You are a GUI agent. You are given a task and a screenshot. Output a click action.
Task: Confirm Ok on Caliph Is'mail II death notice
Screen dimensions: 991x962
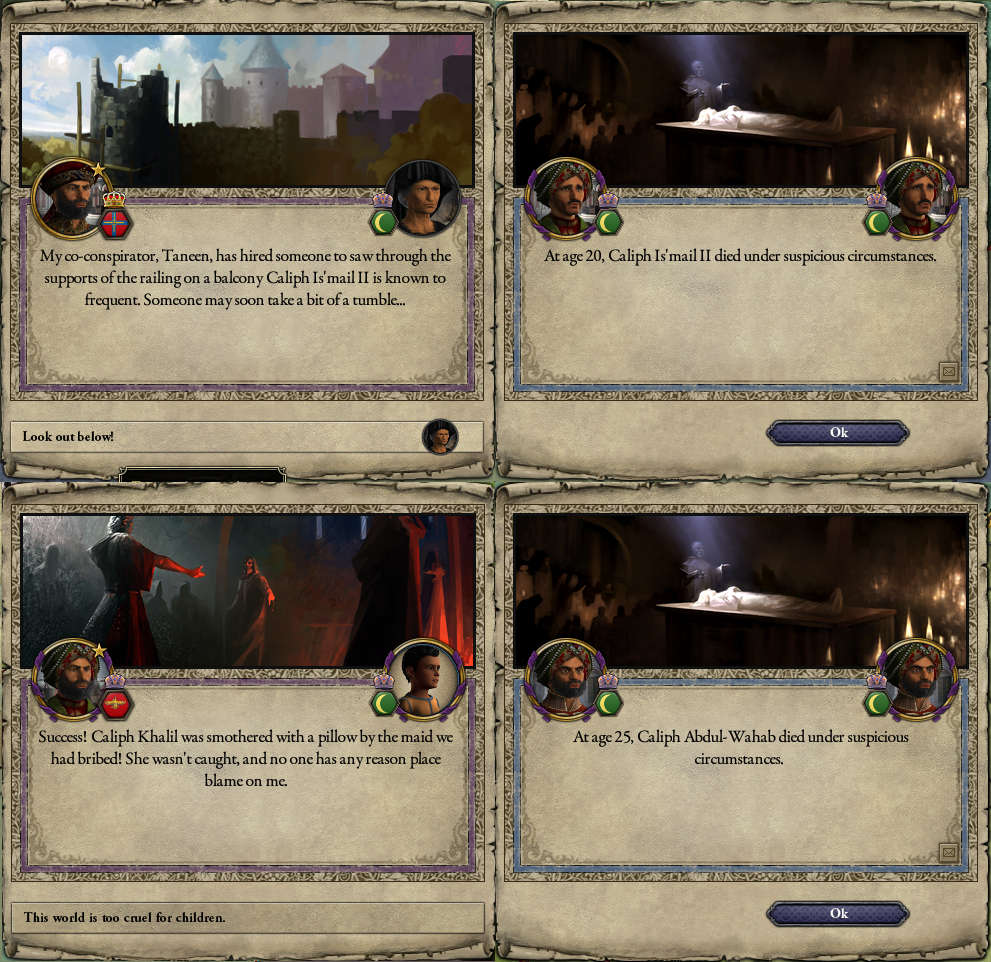[x=838, y=432]
